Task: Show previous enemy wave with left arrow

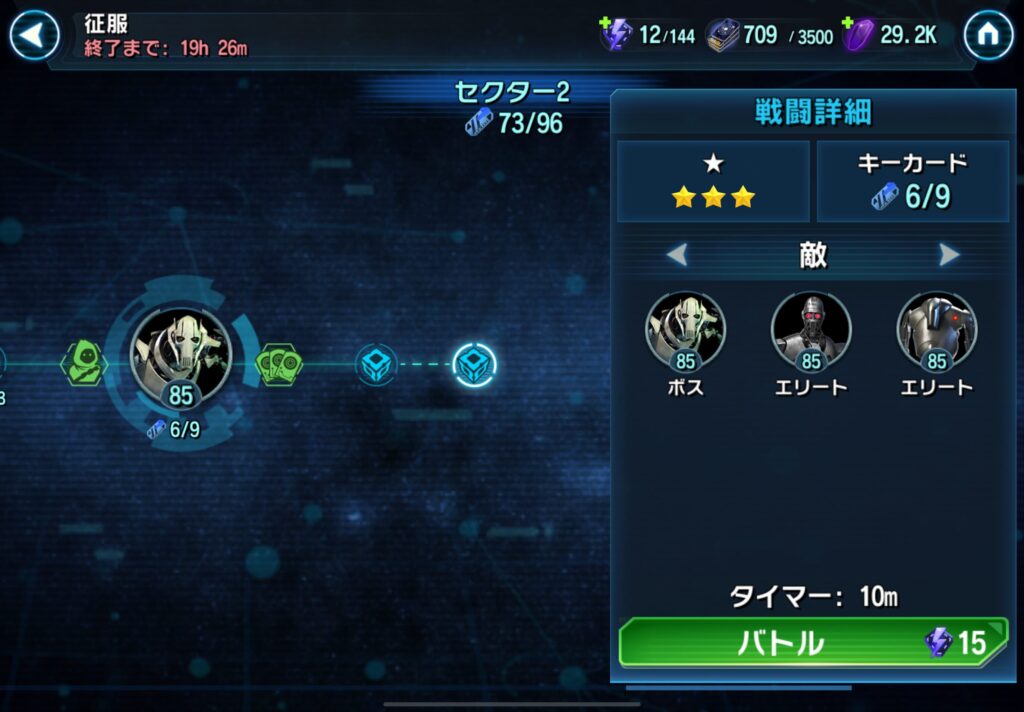Action: [678, 255]
